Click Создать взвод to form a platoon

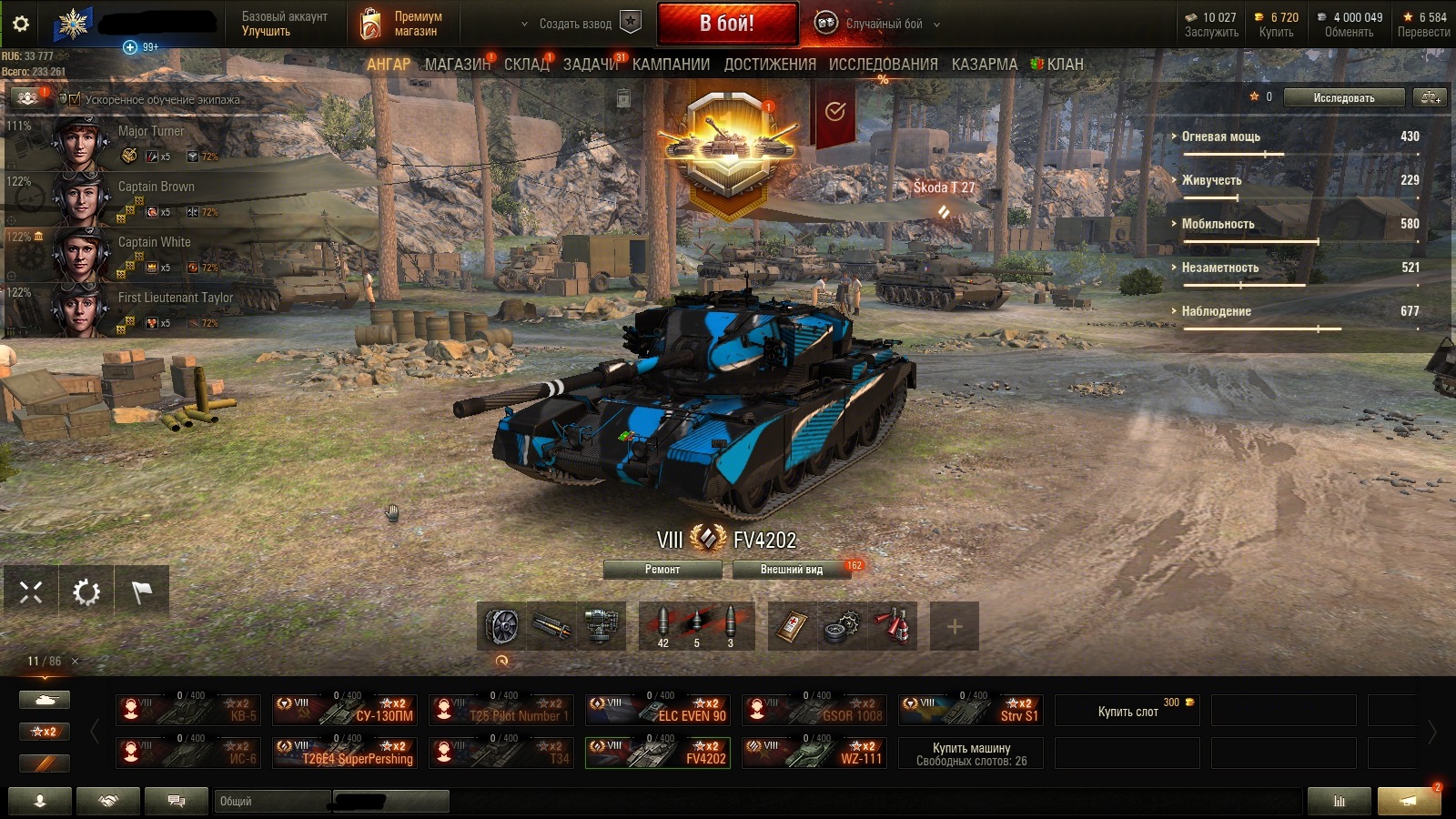pyautogui.click(x=575, y=24)
